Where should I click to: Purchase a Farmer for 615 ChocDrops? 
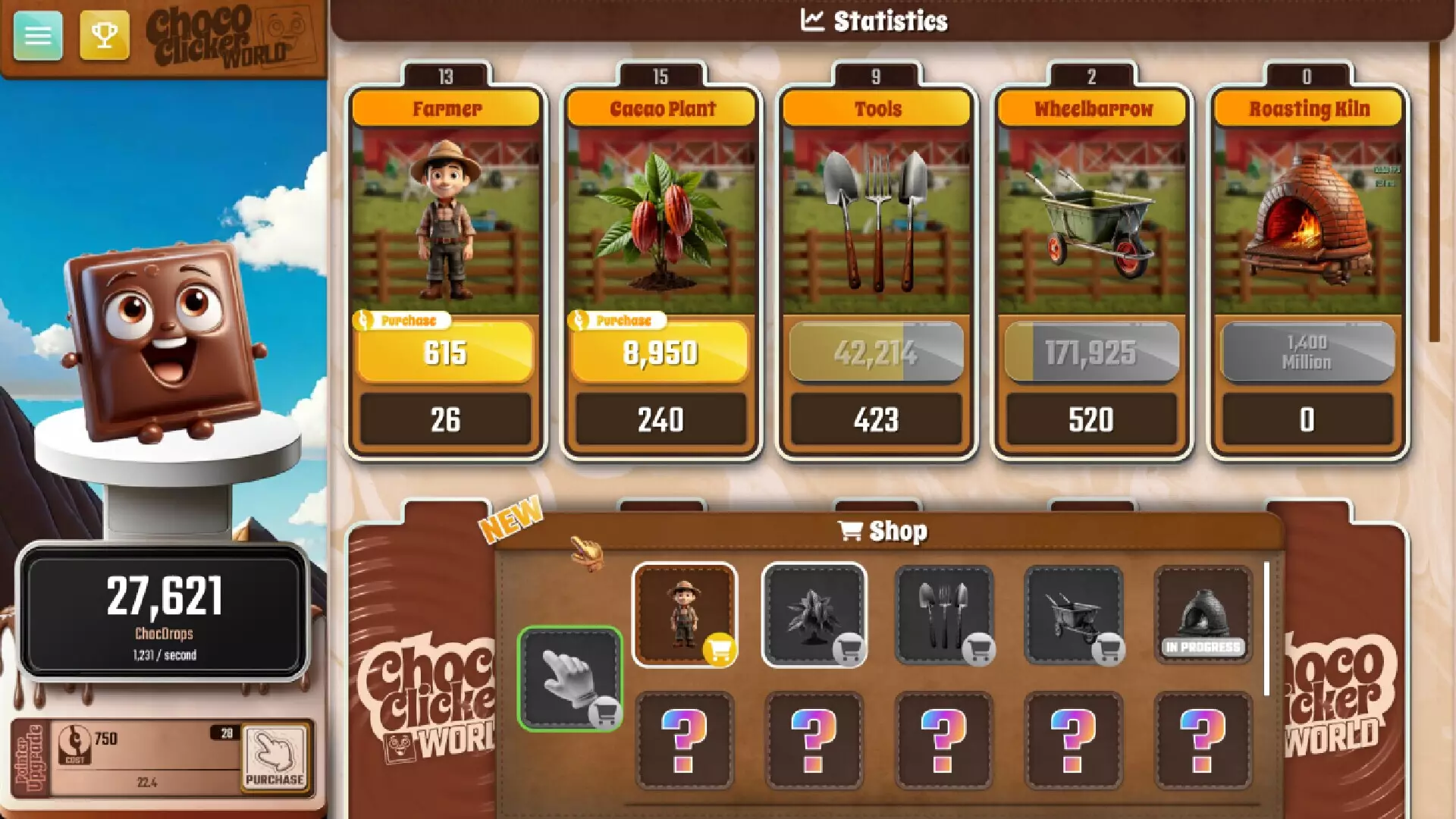(444, 353)
